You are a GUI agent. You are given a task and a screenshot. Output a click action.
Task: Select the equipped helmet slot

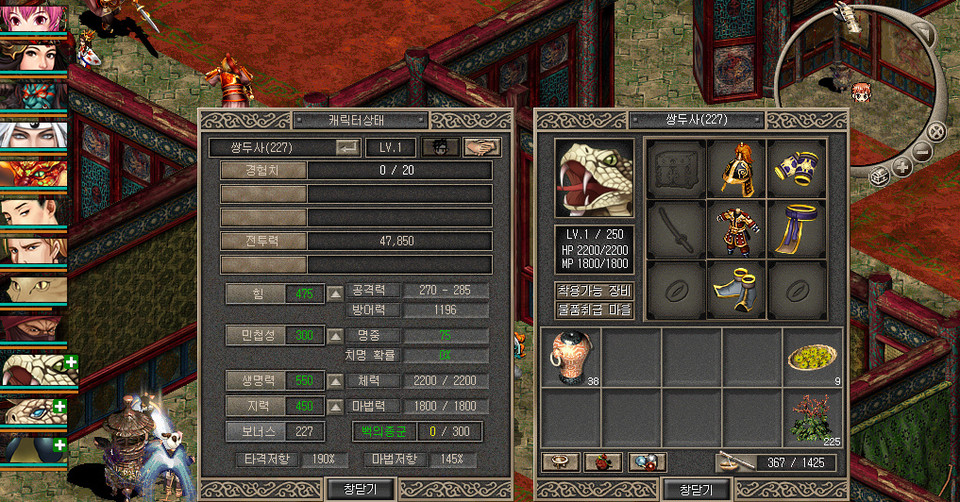pyautogui.click(x=737, y=168)
